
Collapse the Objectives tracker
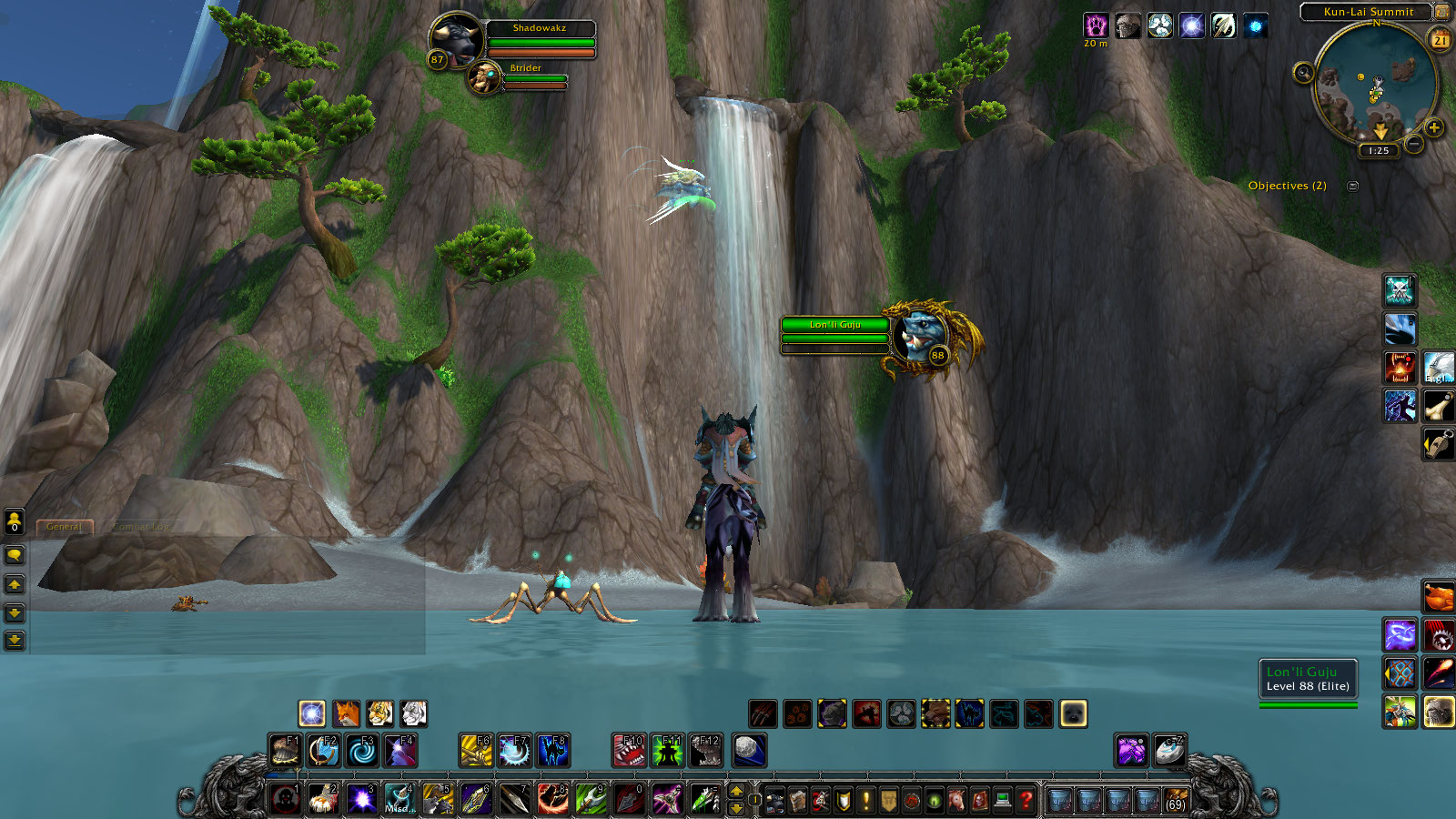click(x=1353, y=187)
